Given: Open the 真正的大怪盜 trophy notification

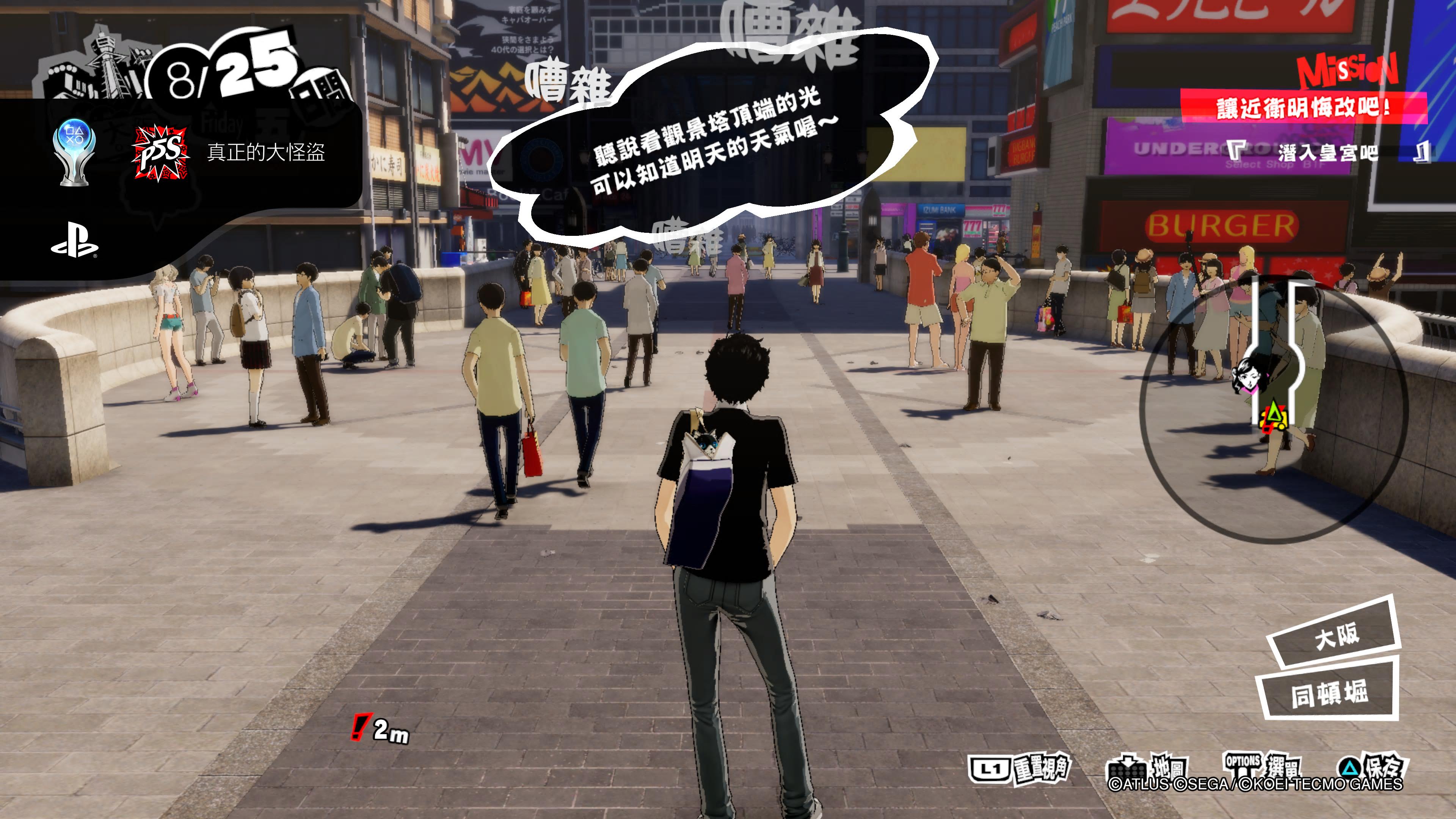Looking at the screenshot, I should click(x=266, y=152).
